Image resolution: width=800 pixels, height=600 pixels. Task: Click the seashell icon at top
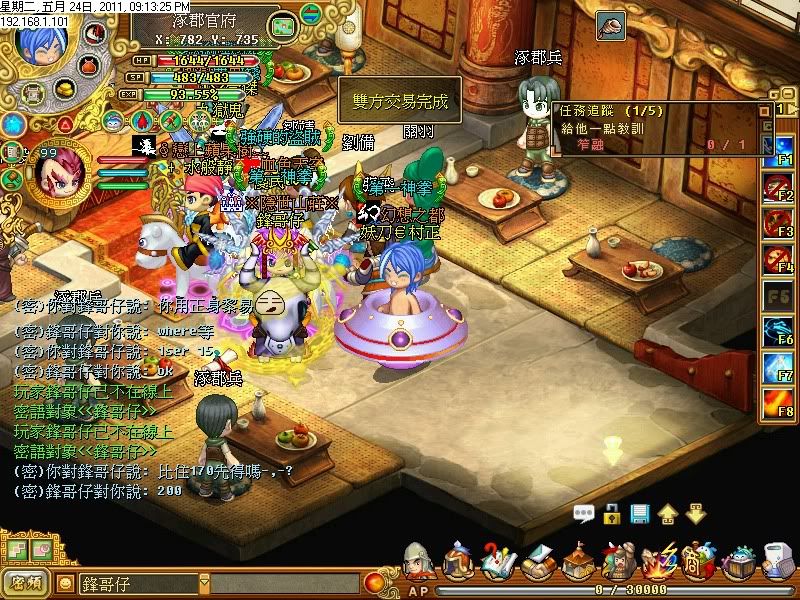(x=610, y=24)
